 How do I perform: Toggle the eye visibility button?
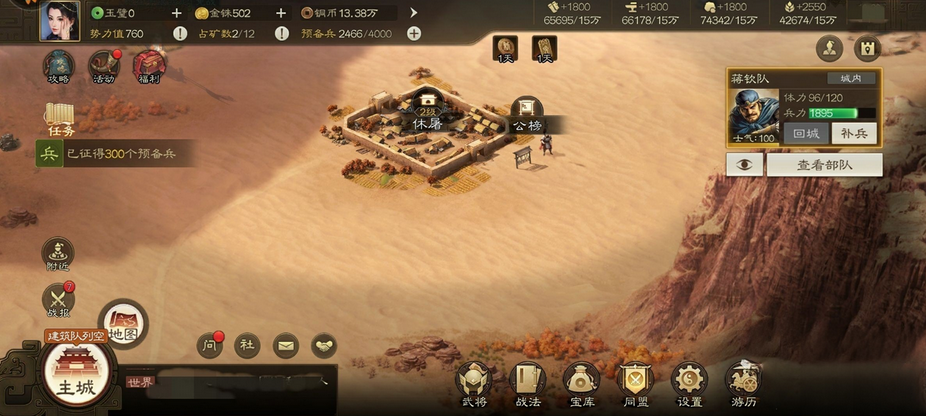click(744, 165)
